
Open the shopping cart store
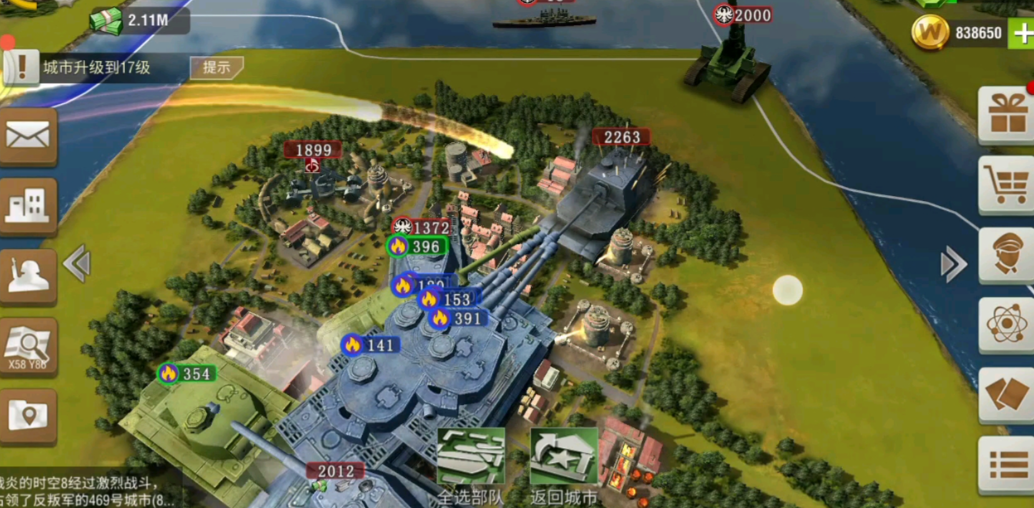point(1005,184)
